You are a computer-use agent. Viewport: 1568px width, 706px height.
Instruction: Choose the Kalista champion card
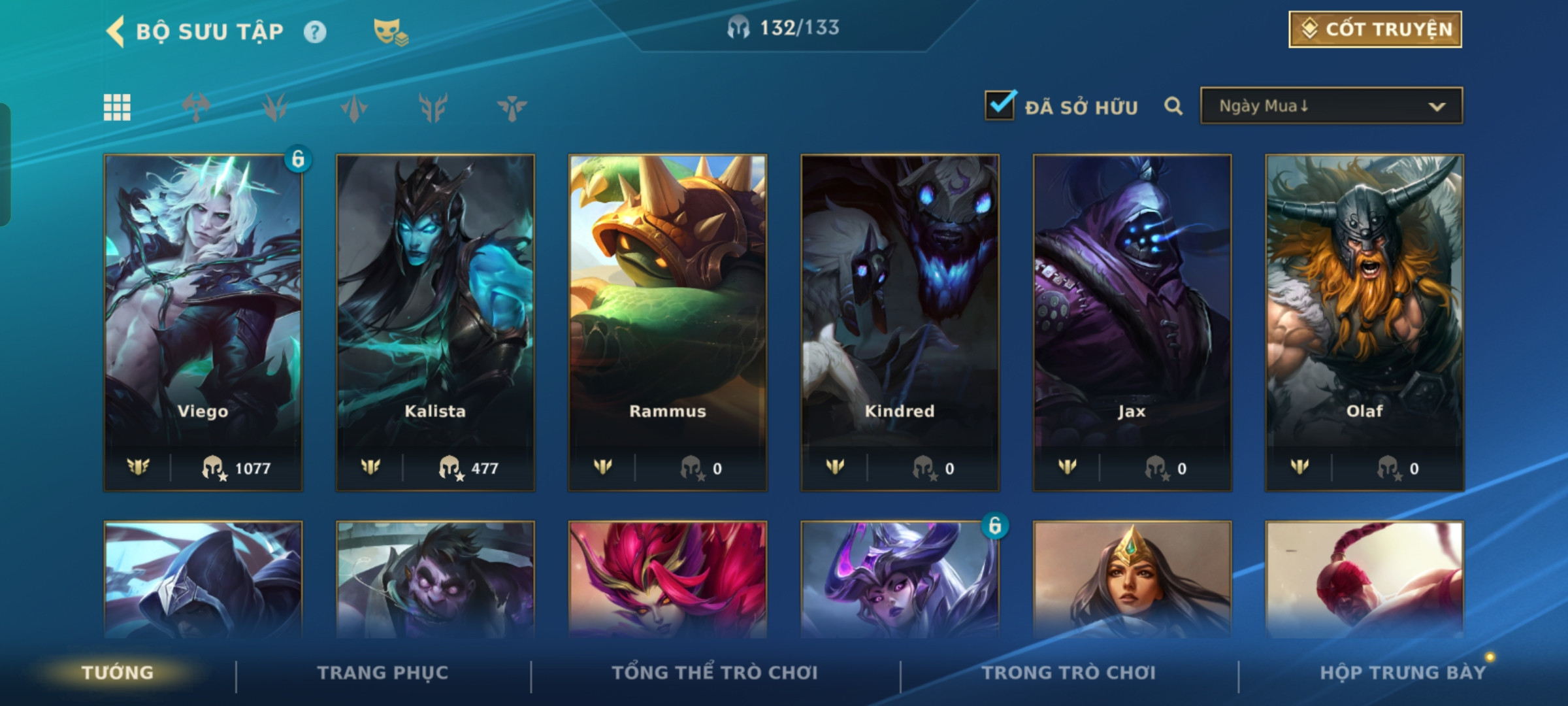pos(435,322)
